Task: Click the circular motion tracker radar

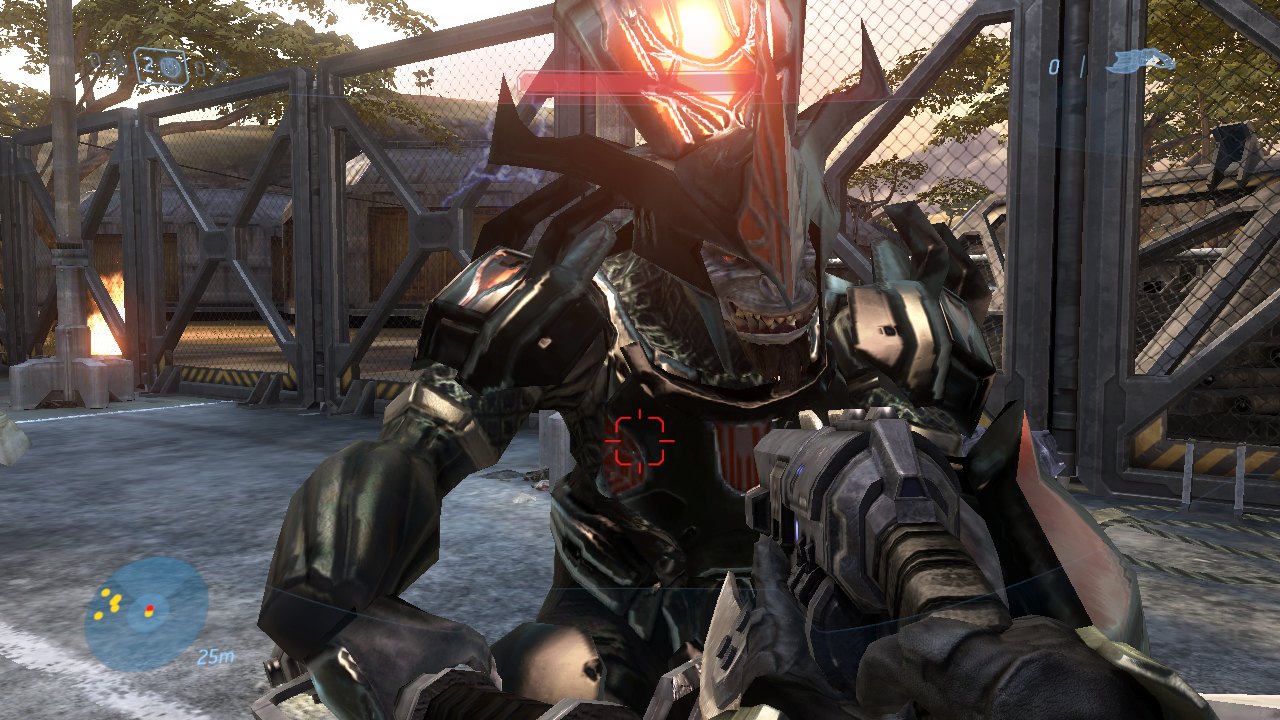Action: tap(146, 612)
